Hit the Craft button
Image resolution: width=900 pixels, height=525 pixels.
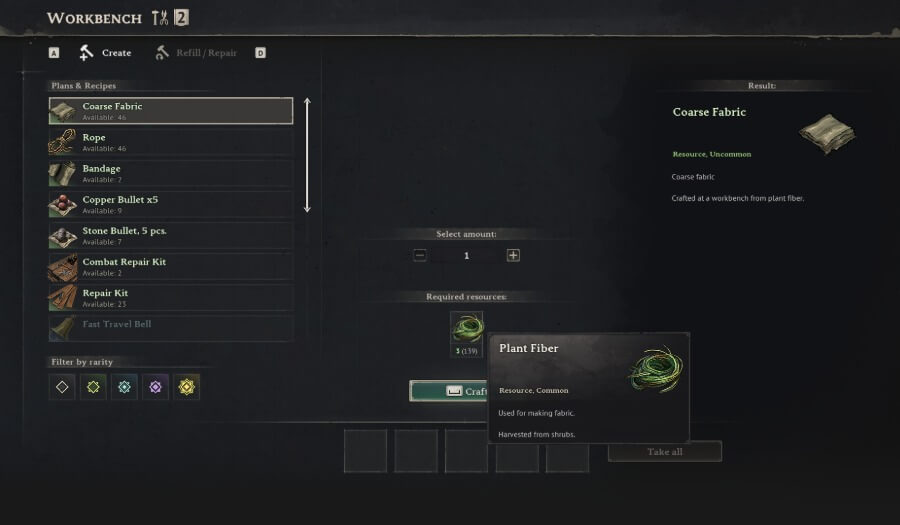tap(449, 391)
